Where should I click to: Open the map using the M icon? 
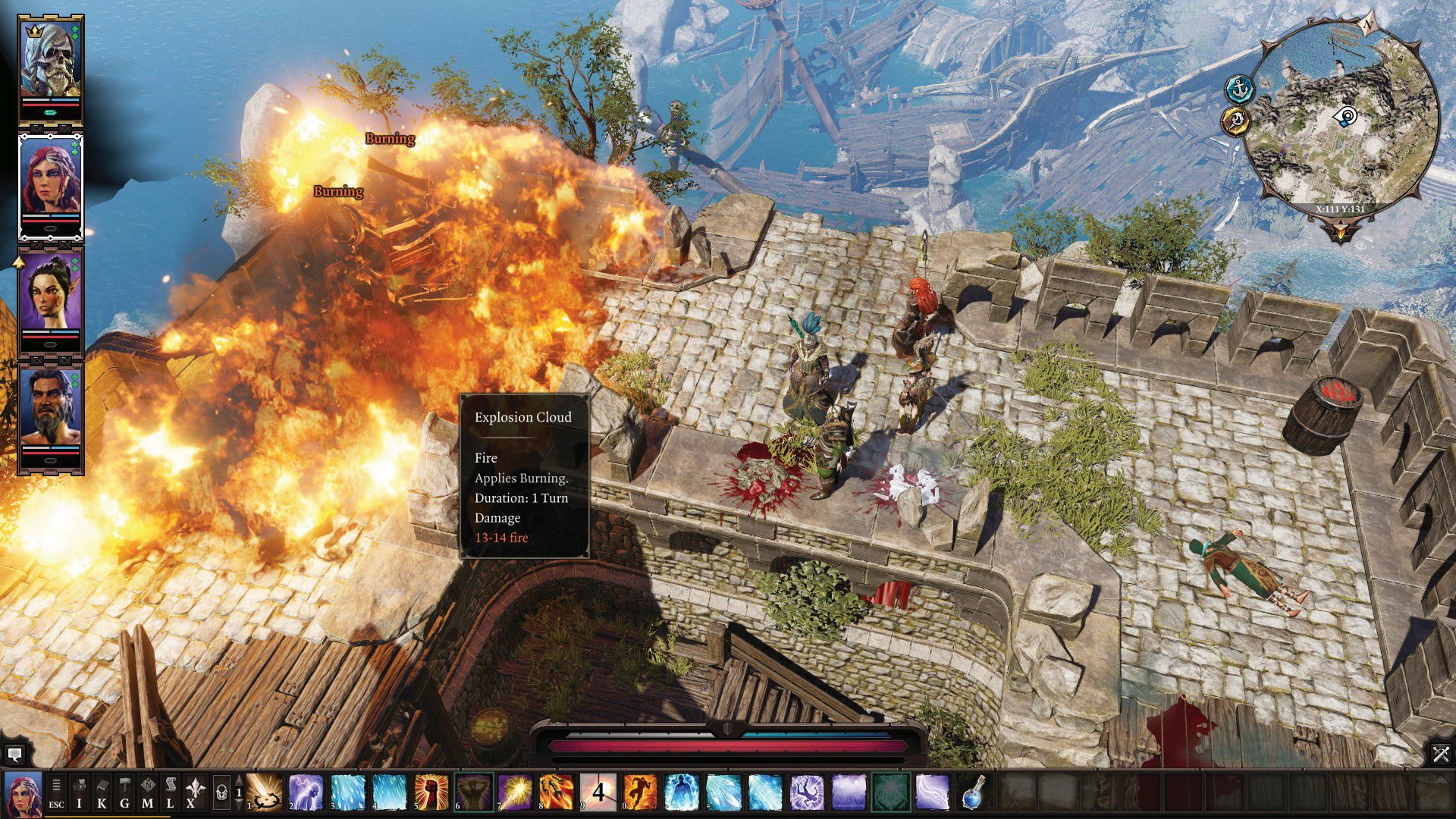tap(149, 792)
